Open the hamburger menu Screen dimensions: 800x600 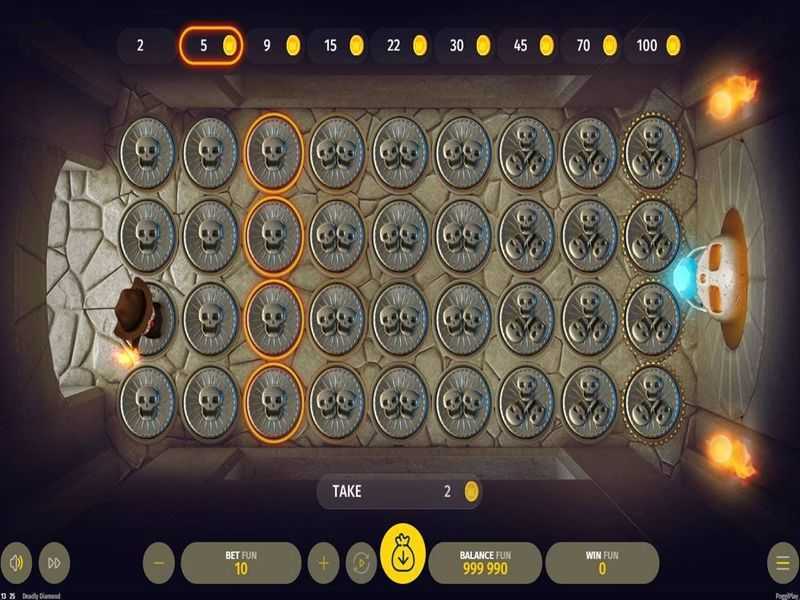tap(781, 563)
